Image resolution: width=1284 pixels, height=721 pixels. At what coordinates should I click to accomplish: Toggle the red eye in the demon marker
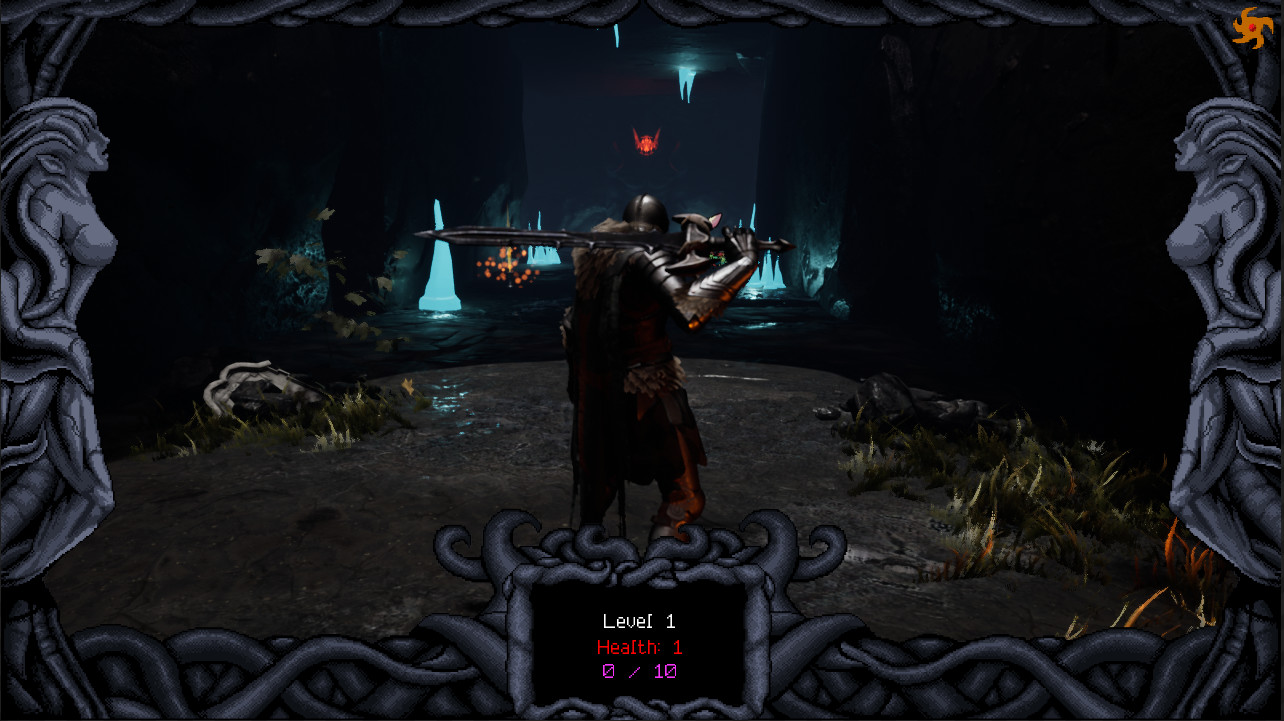click(x=646, y=140)
